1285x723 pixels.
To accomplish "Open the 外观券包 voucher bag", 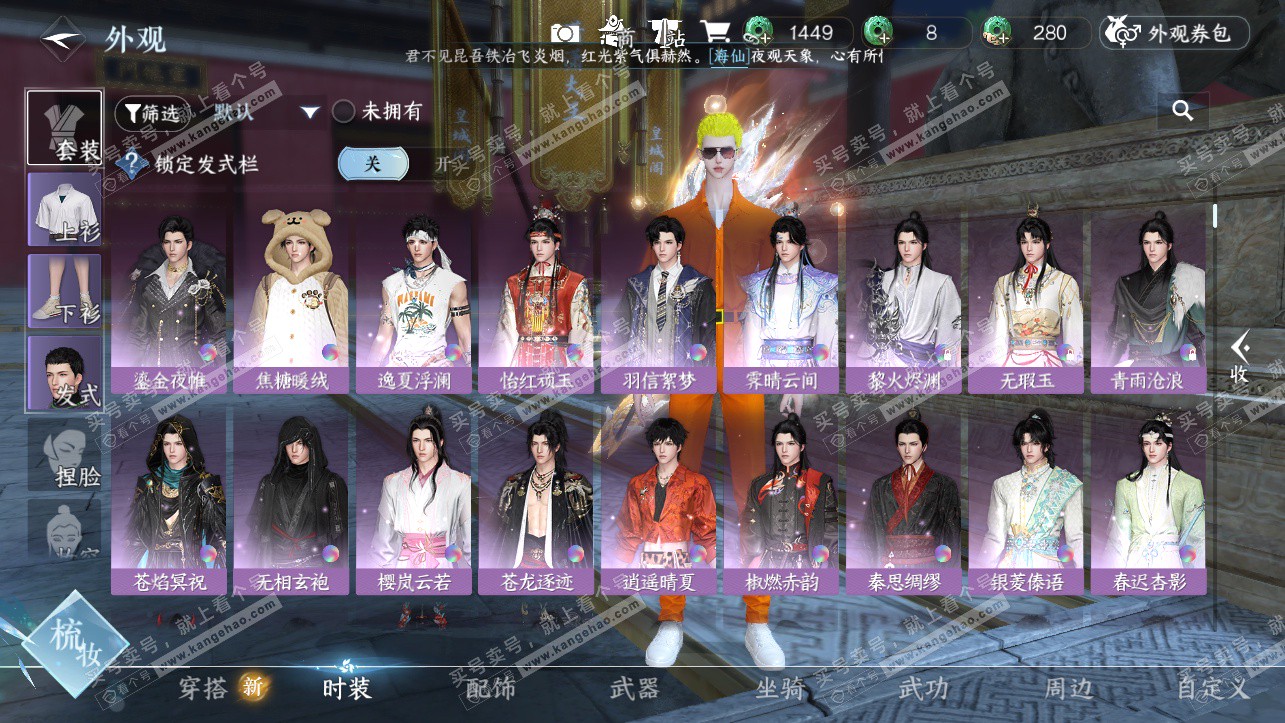I will point(1175,33).
